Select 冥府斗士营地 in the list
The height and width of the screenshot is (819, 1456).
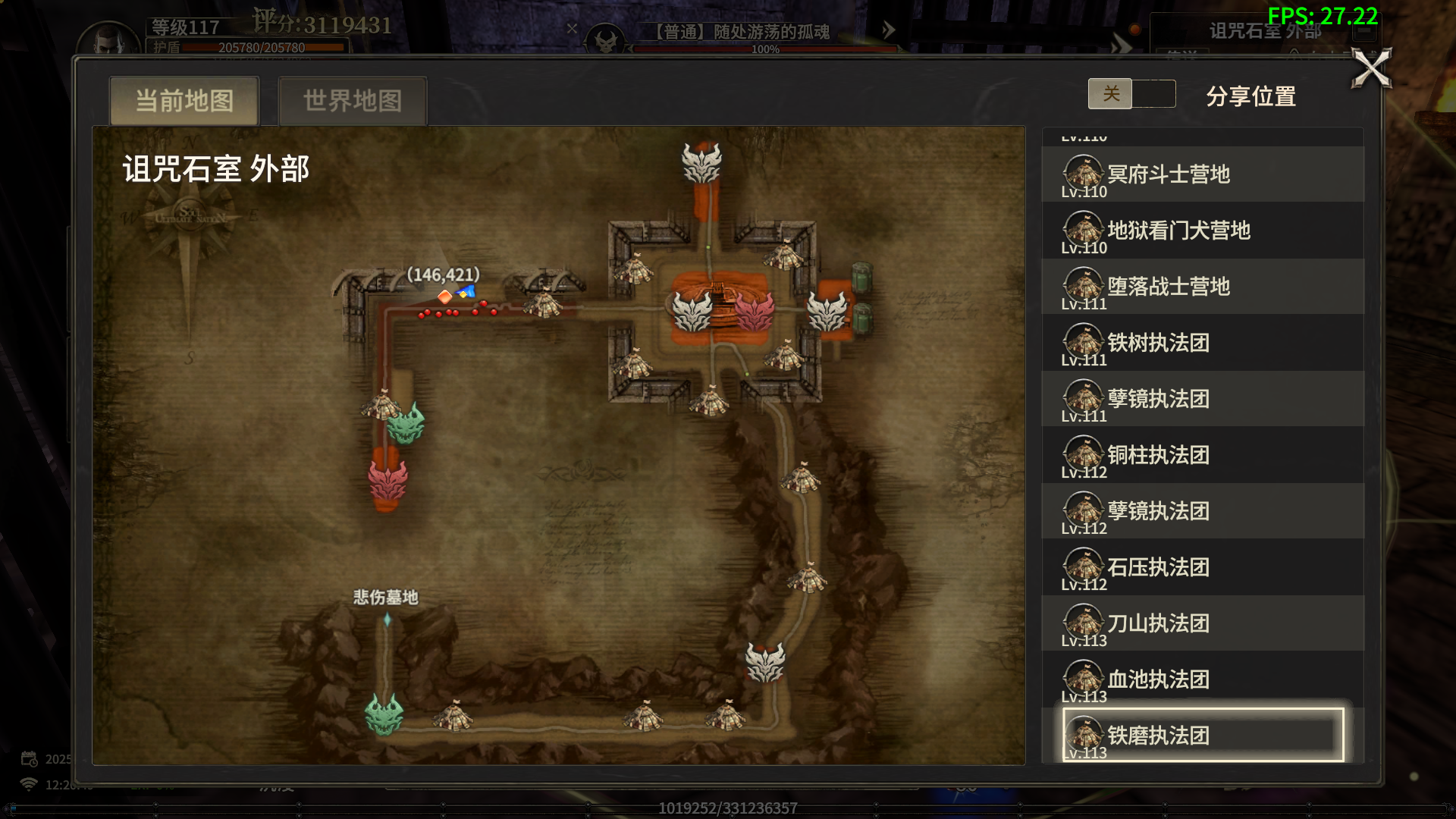[1202, 175]
